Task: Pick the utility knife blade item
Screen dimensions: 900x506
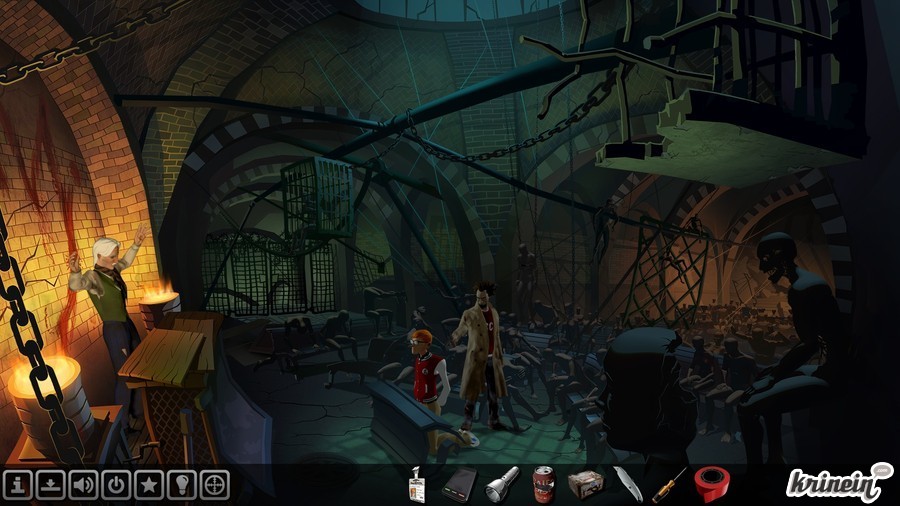Action: (x=626, y=484)
